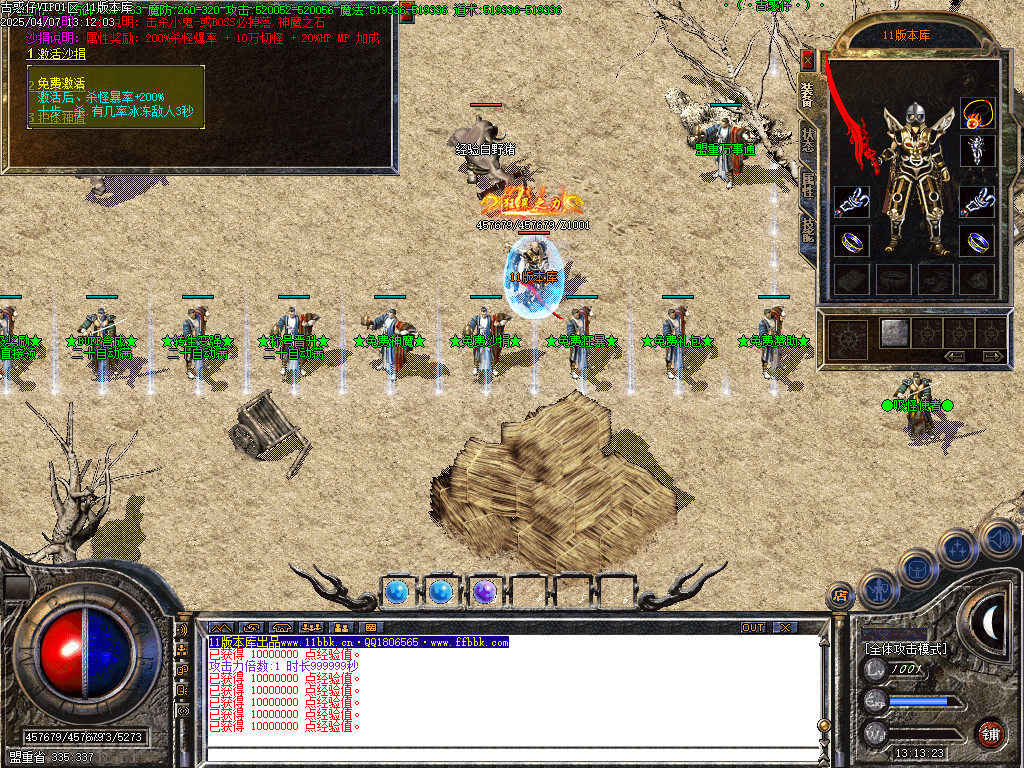Click the panel's left arrow button
Viewport: 1024px width, 768px height.
(955, 356)
